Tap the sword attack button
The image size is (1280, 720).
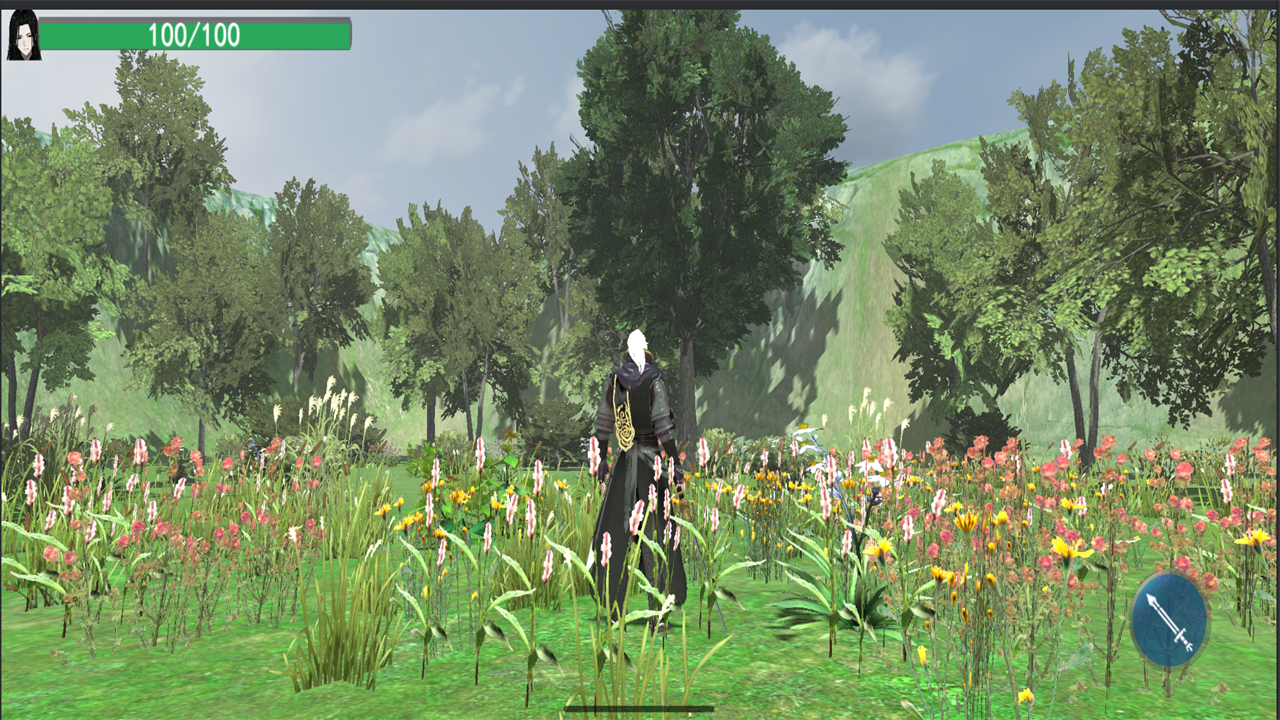click(x=1169, y=619)
